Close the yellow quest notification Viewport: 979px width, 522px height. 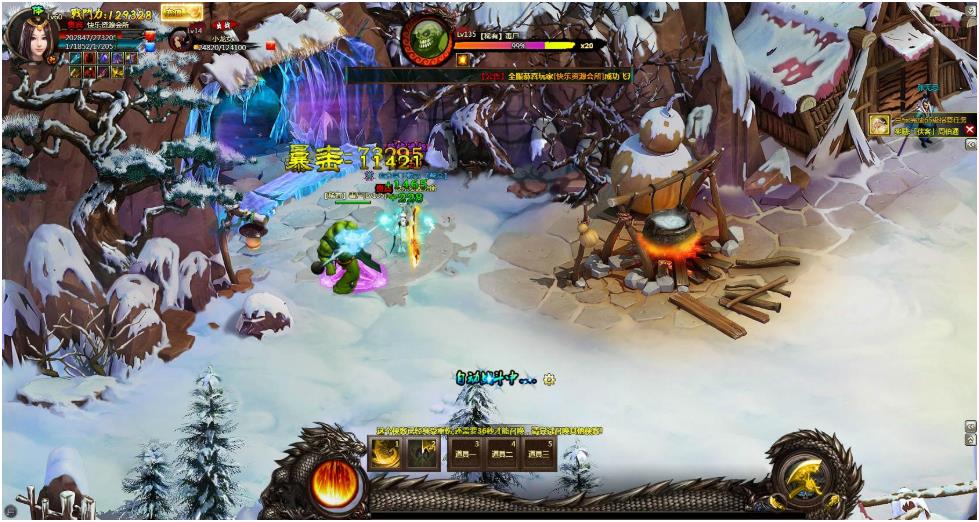click(x=969, y=130)
